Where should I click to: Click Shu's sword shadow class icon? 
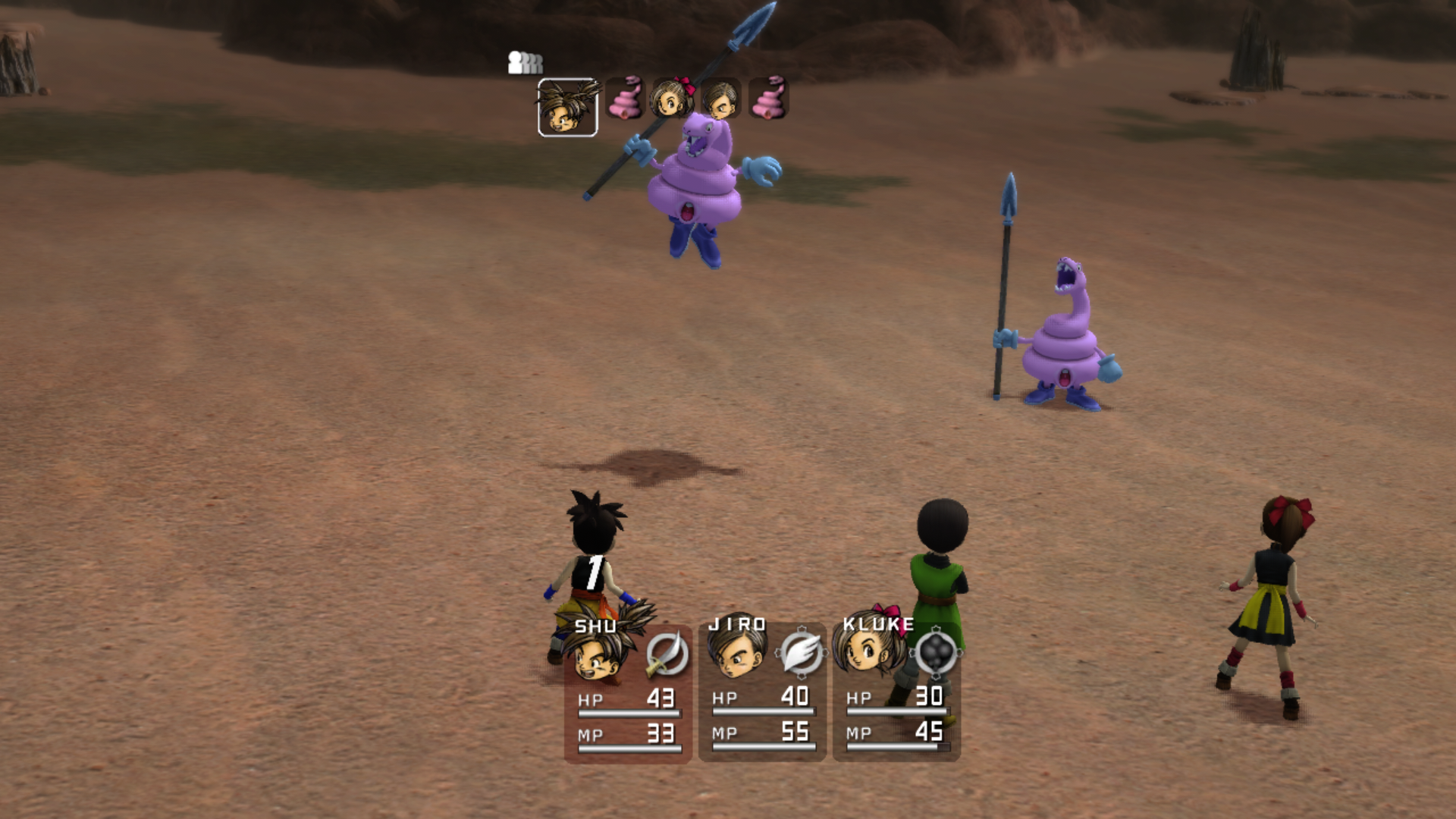point(667,654)
